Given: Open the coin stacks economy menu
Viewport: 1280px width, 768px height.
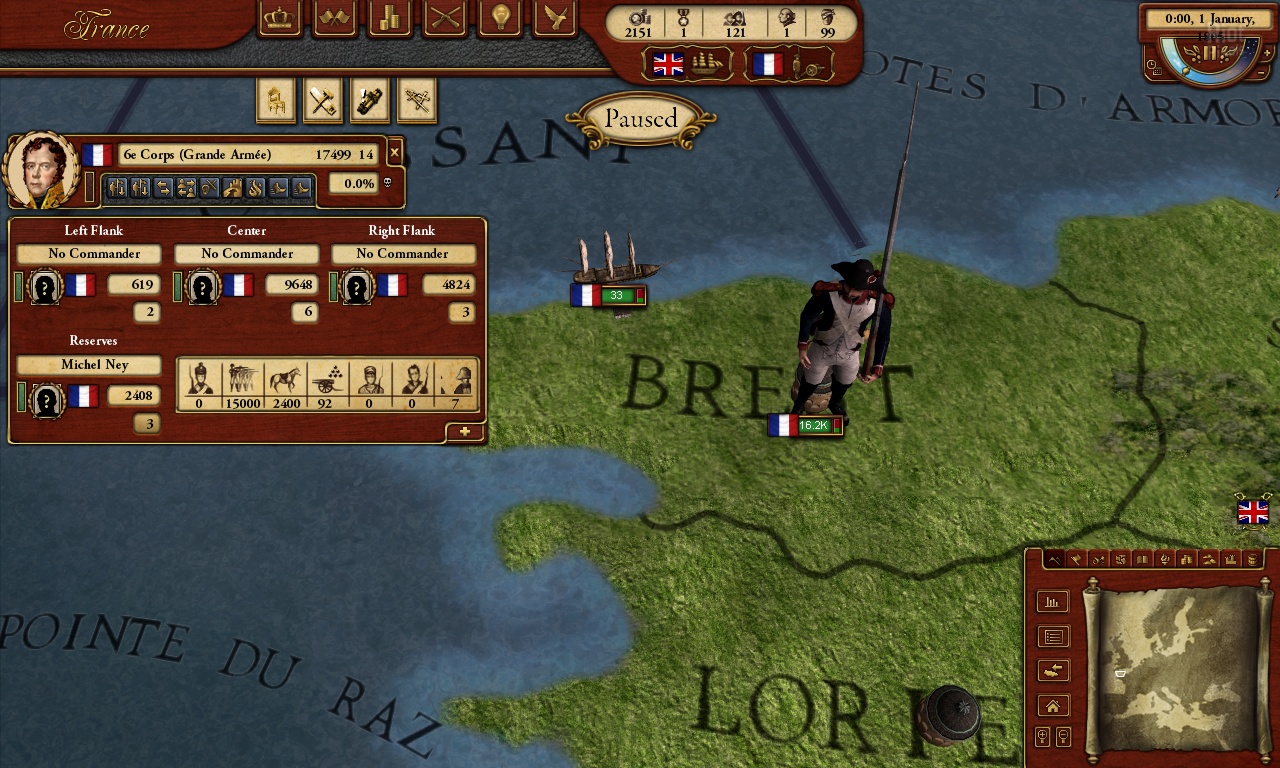Looking at the screenshot, I should coord(390,18).
